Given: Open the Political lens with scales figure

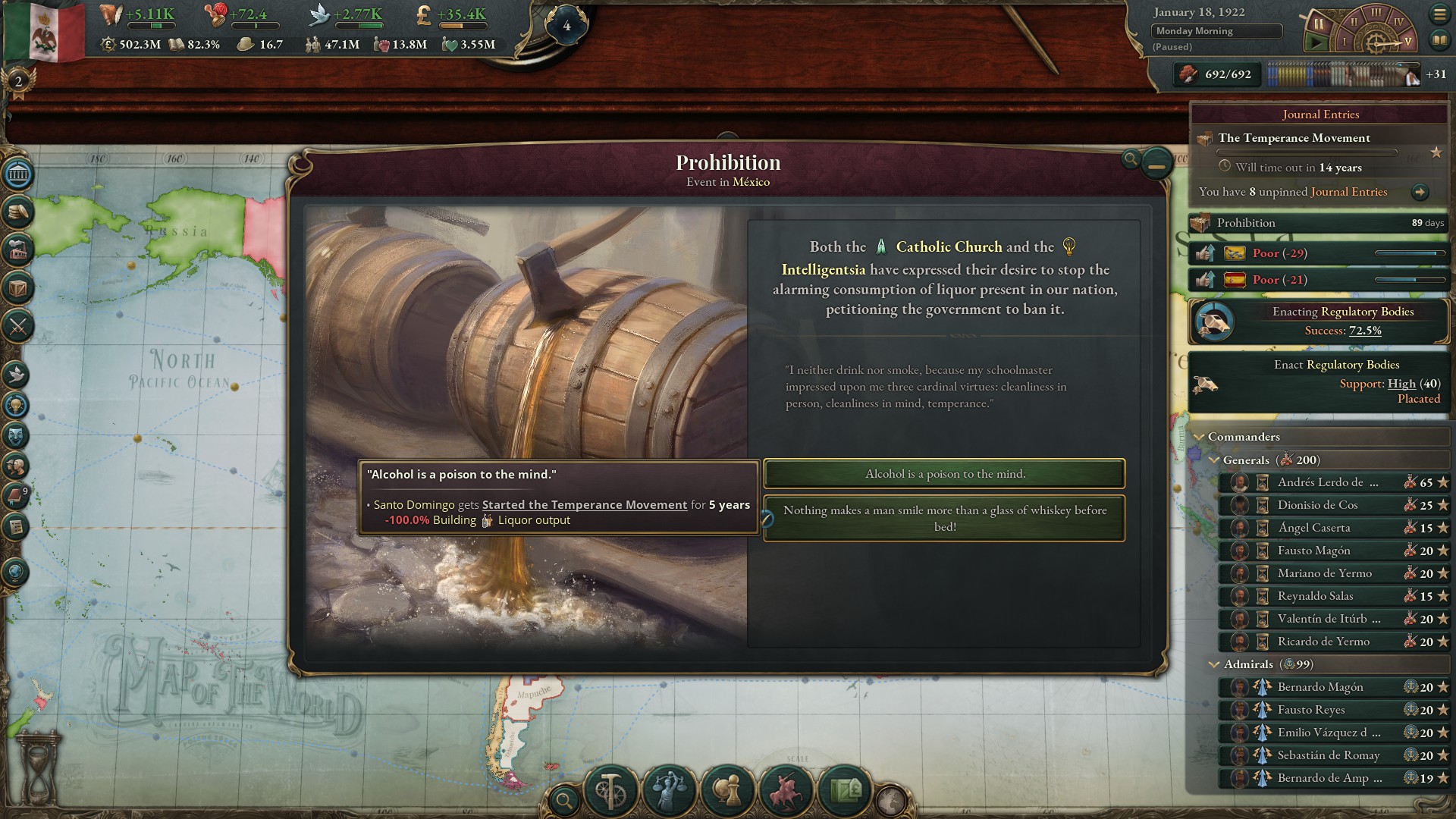Looking at the screenshot, I should (669, 790).
